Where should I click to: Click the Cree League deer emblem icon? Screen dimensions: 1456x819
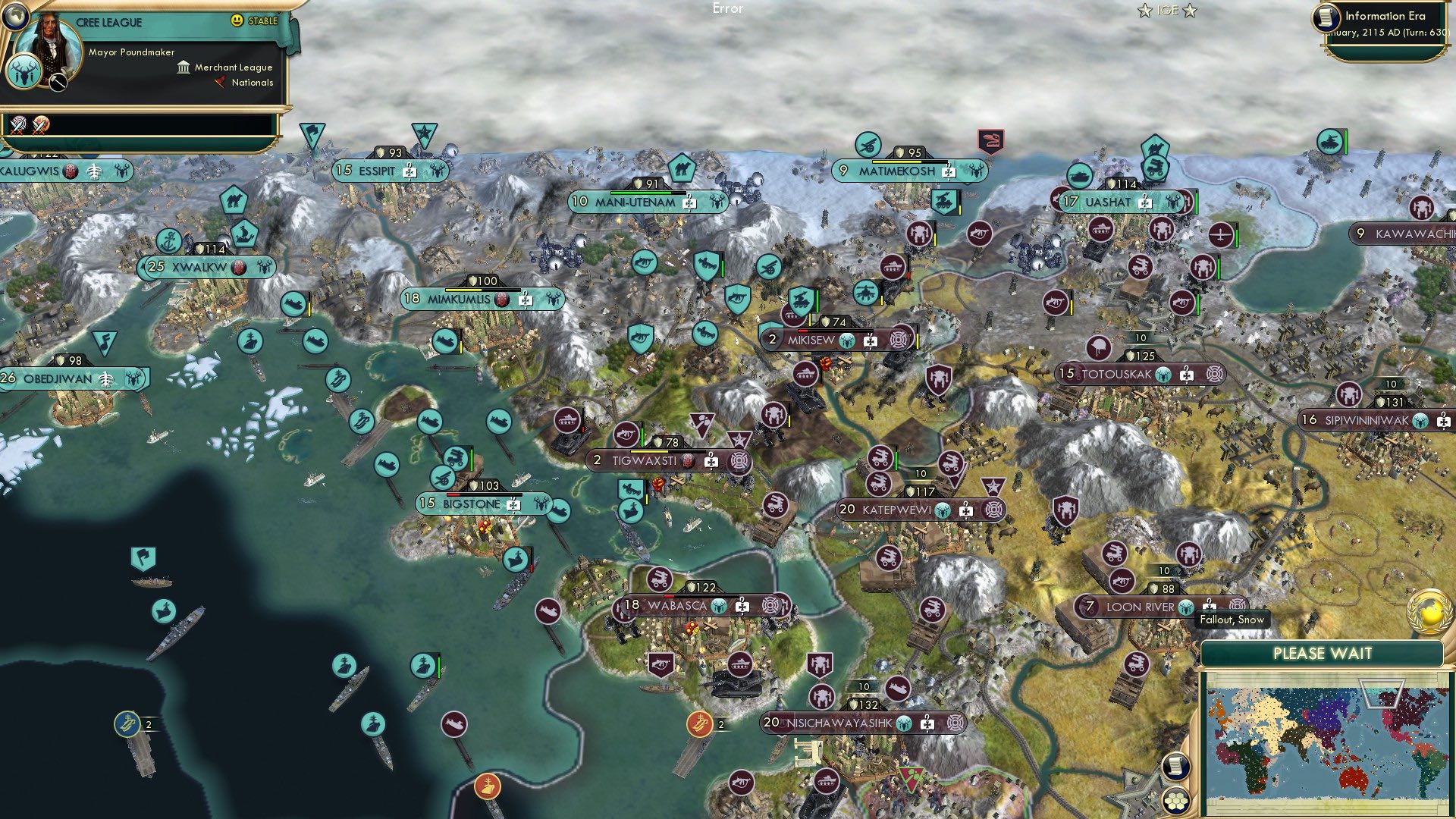point(24,74)
